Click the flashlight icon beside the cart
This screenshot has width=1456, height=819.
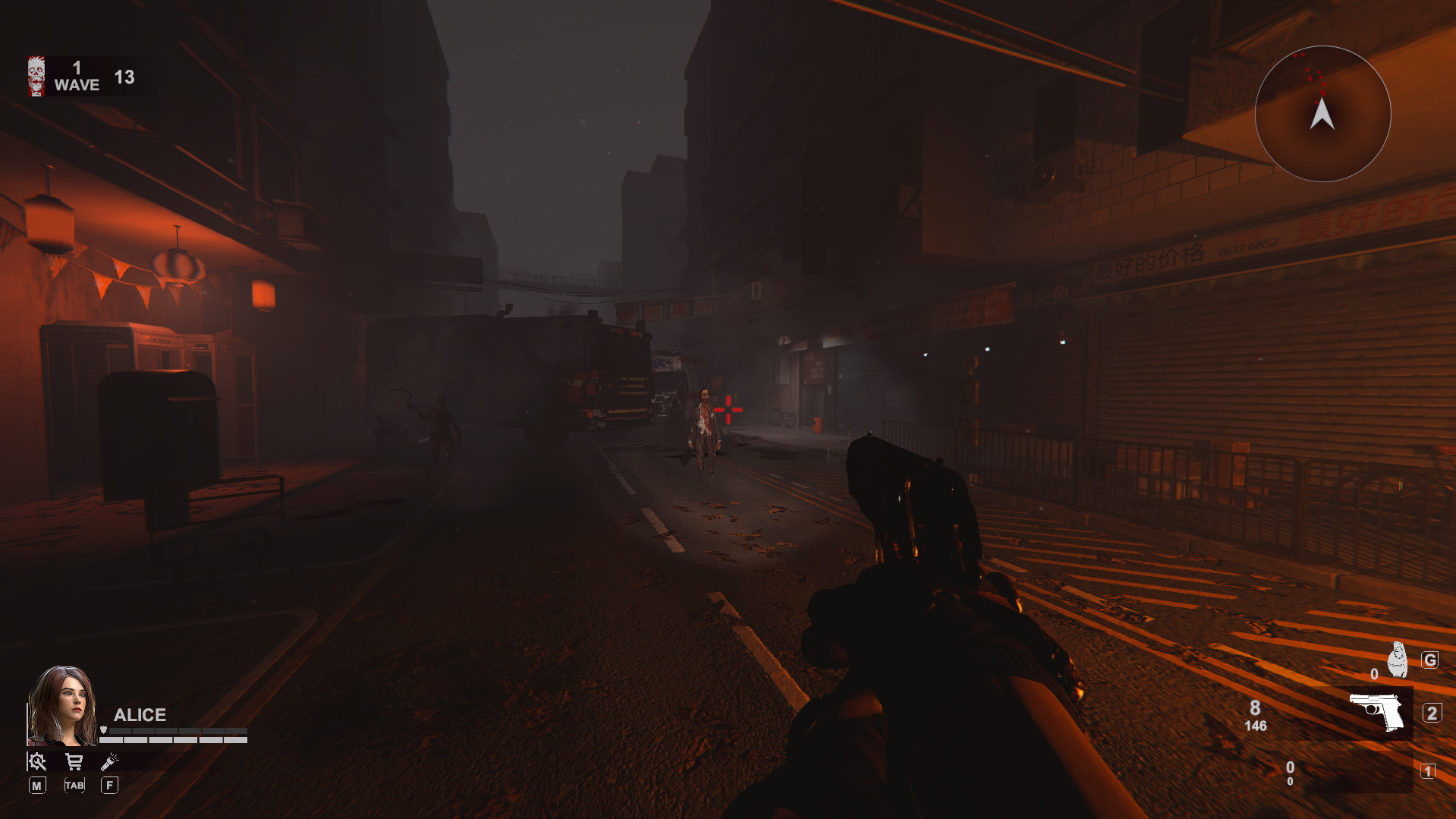[x=109, y=763]
